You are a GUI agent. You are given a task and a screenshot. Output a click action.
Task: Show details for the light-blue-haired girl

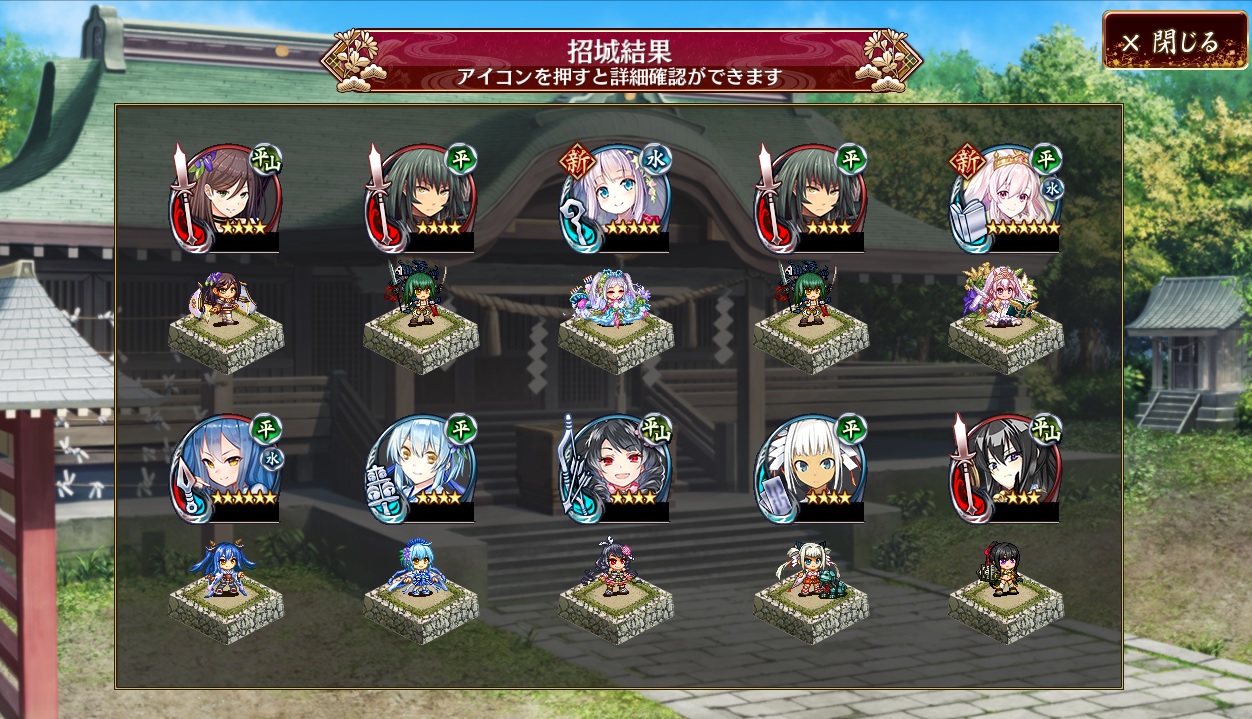(x=422, y=468)
